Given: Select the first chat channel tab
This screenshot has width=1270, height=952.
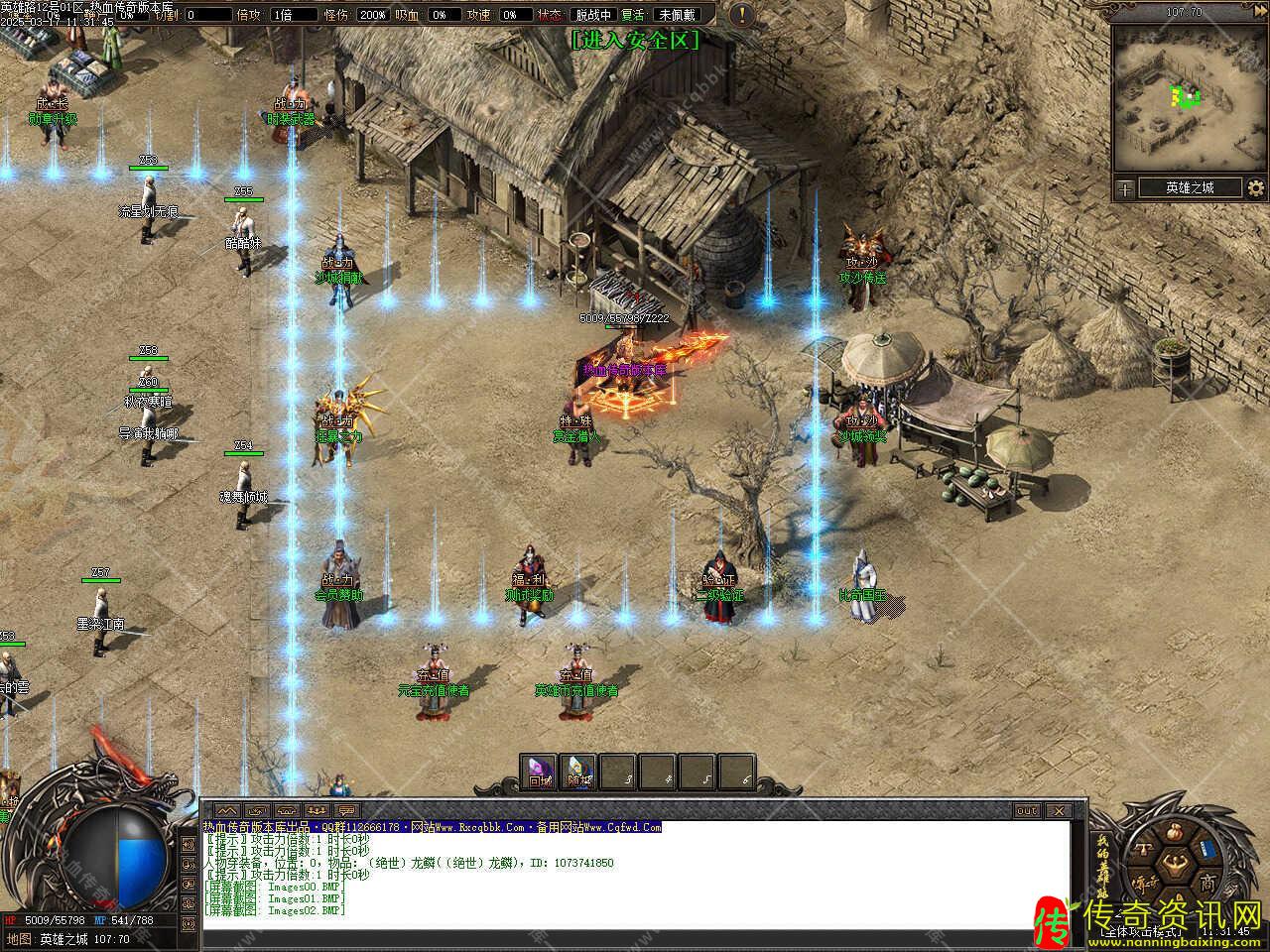Looking at the screenshot, I should point(226,810).
